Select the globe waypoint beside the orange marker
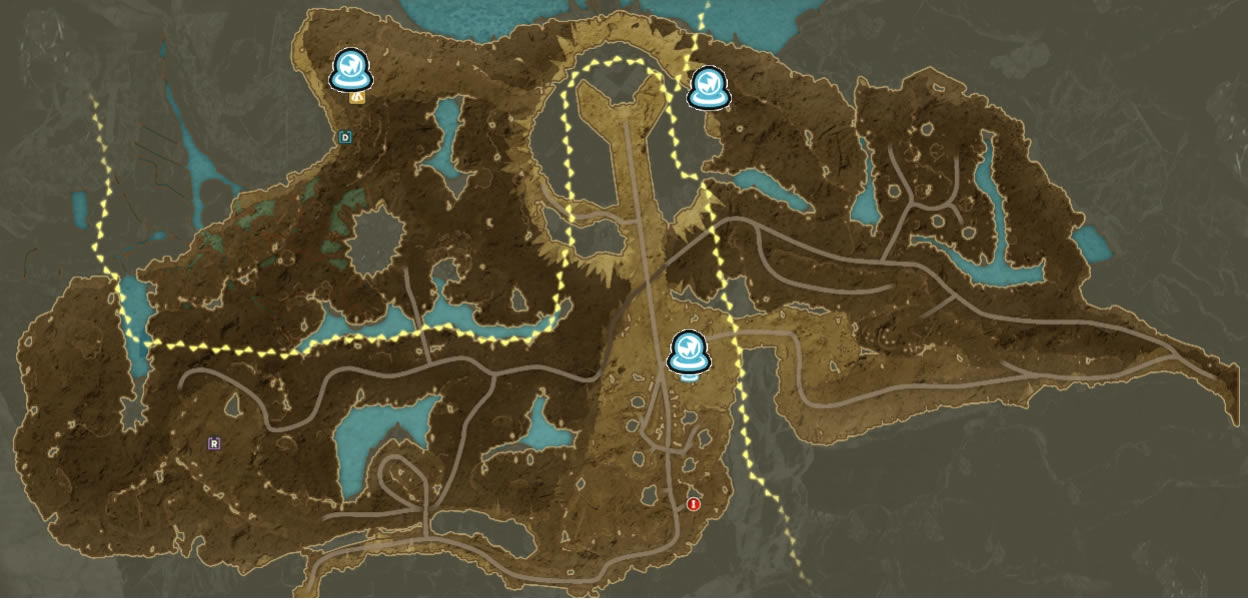The height and width of the screenshot is (599, 1248). tap(352, 70)
